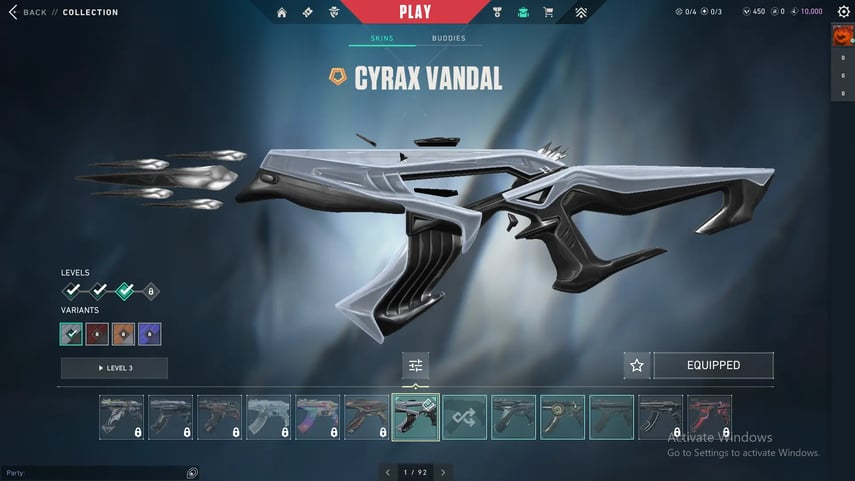Select the random shuffle skin tile
Image resolution: width=855 pixels, height=481 pixels.
click(465, 417)
